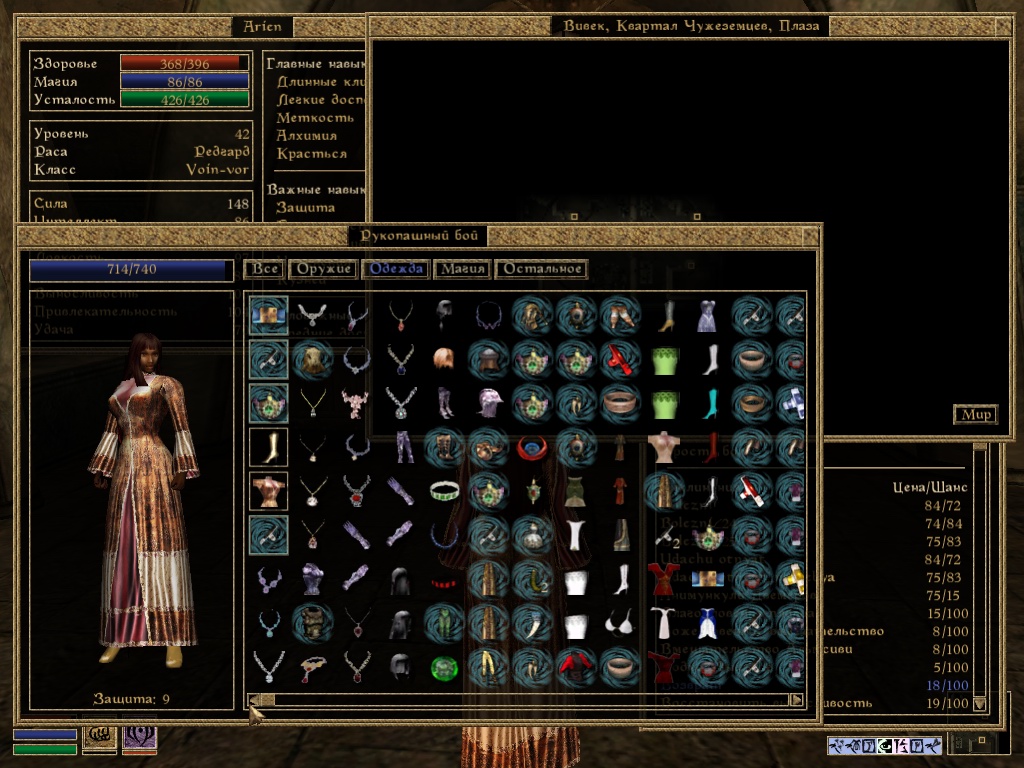Image resolution: width=1024 pixels, height=768 pixels.
Task: Open the Оружие item category
Action: pyautogui.click(x=323, y=269)
